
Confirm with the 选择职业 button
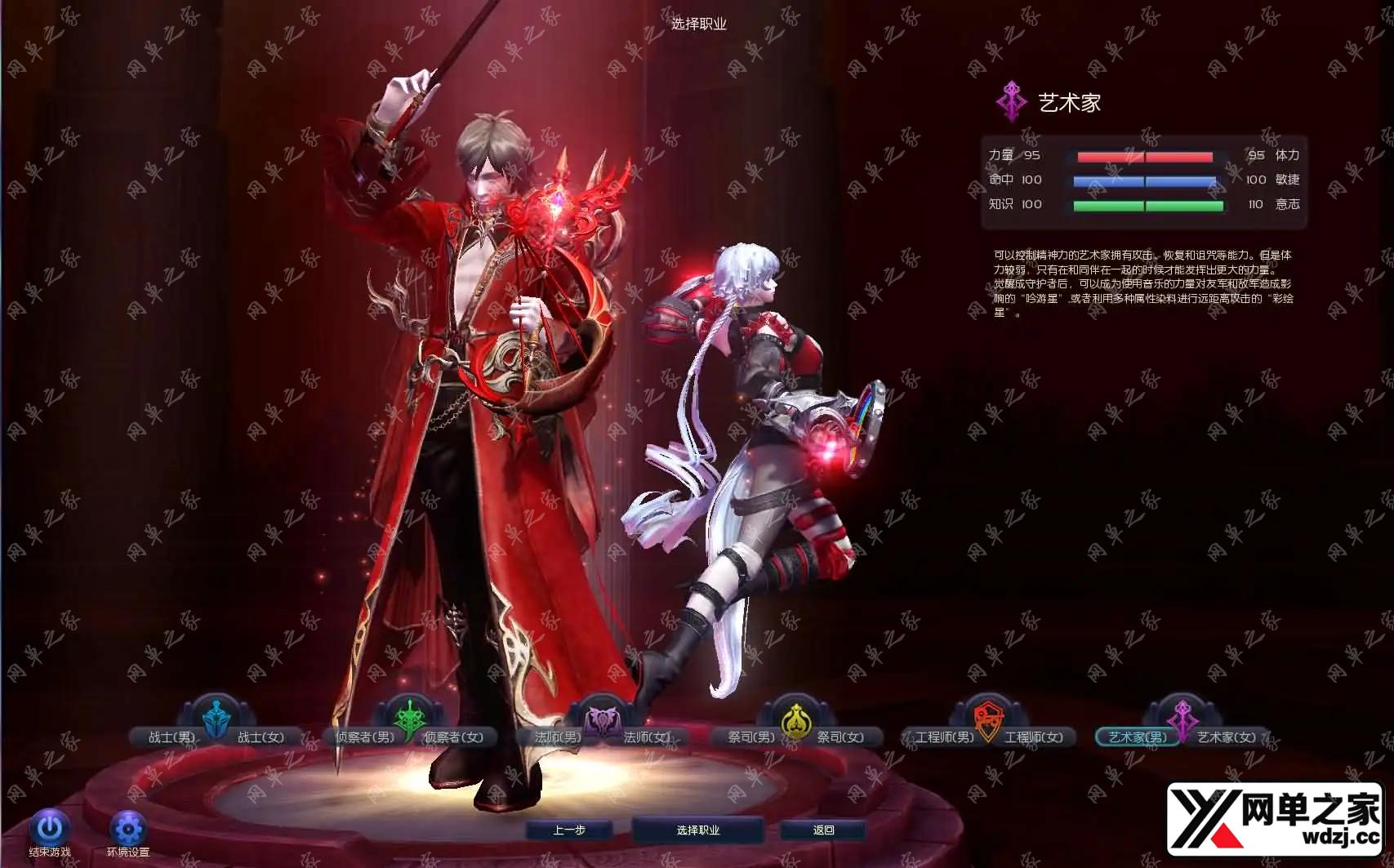point(698,830)
